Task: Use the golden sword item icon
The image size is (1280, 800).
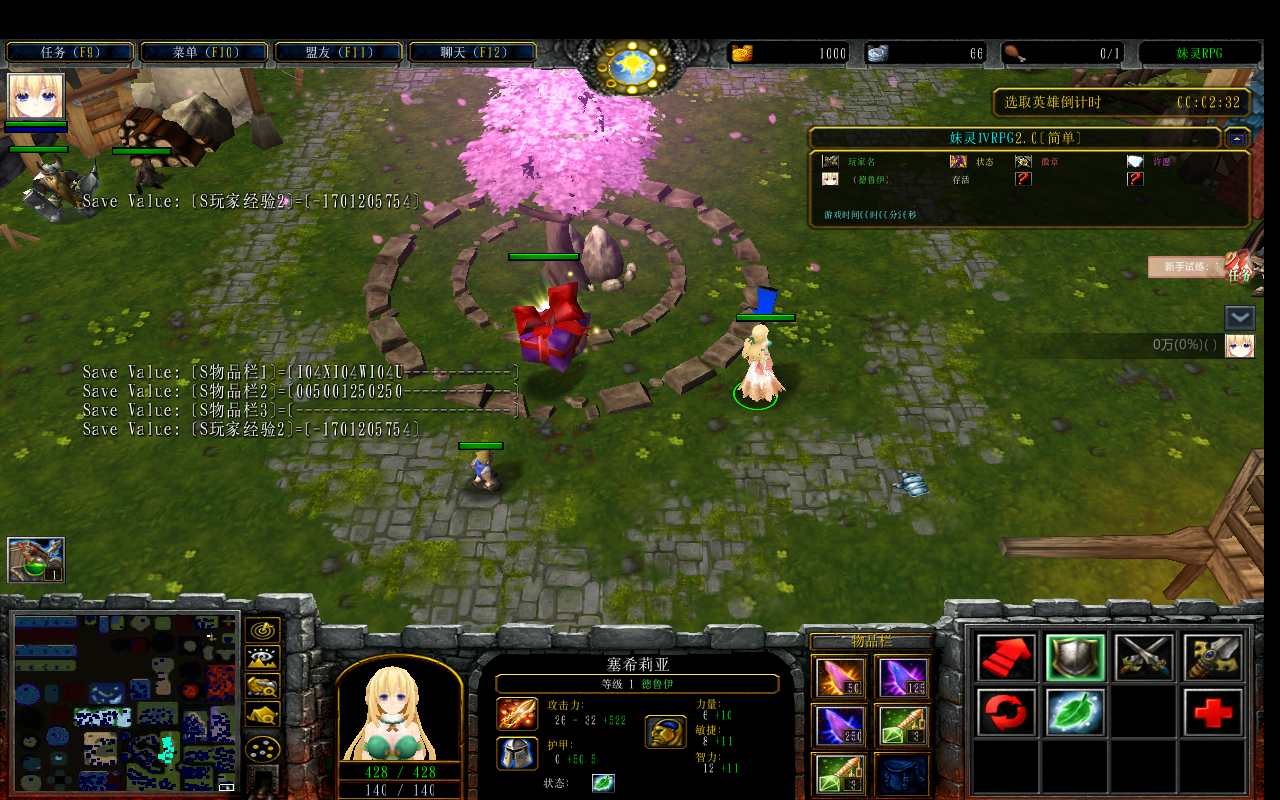Action: click(1212, 657)
